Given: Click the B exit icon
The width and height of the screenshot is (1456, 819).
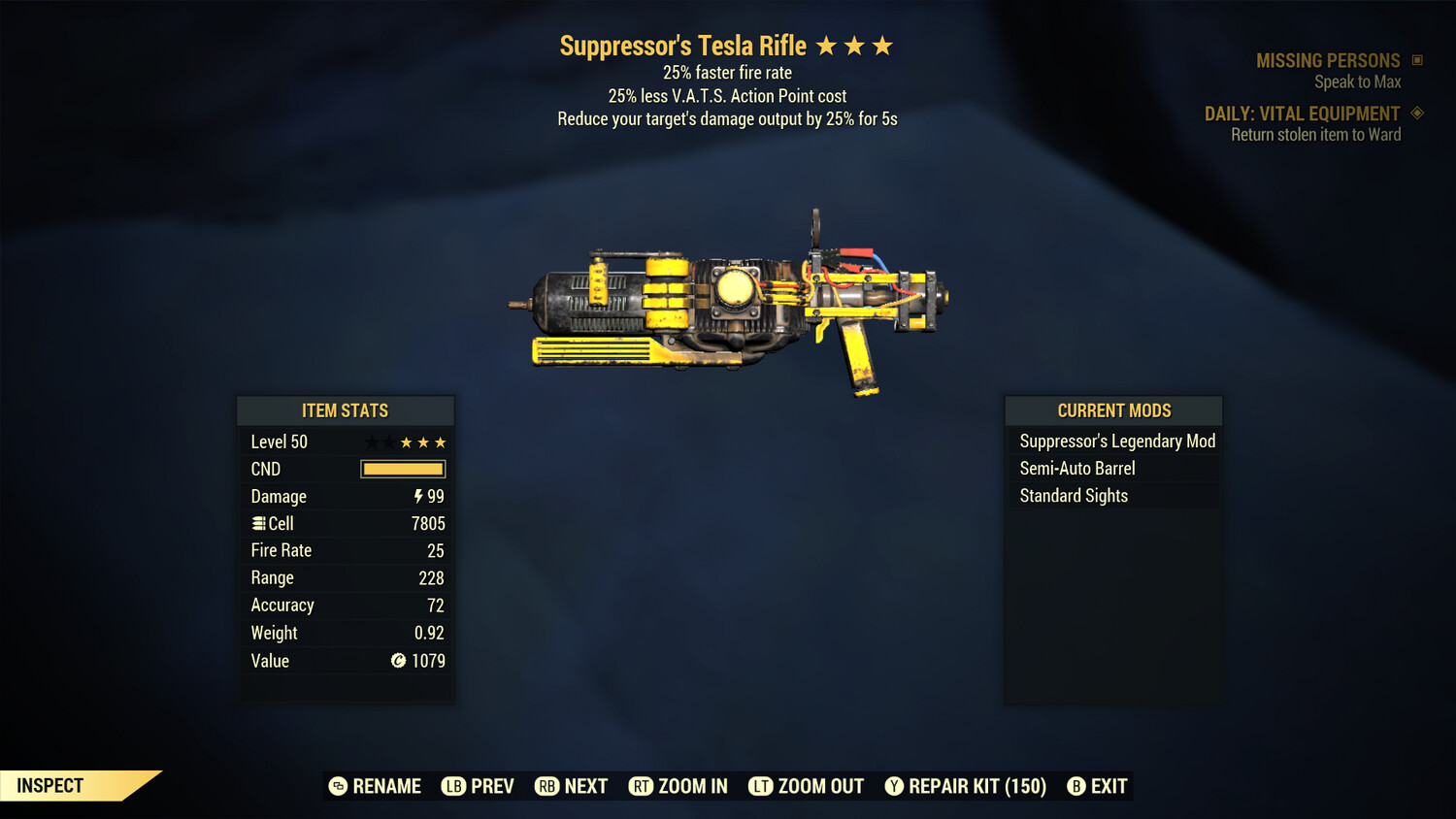Looking at the screenshot, I should pyautogui.click(x=1075, y=786).
